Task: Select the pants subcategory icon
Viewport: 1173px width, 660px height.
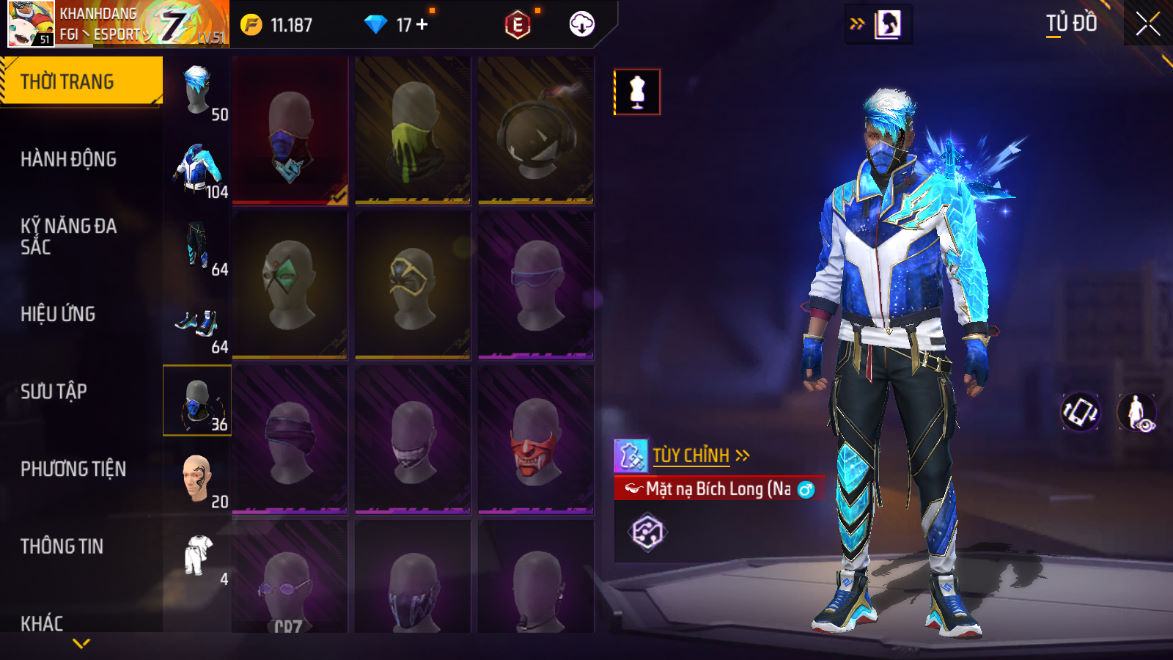Action: tap(198, 245)
